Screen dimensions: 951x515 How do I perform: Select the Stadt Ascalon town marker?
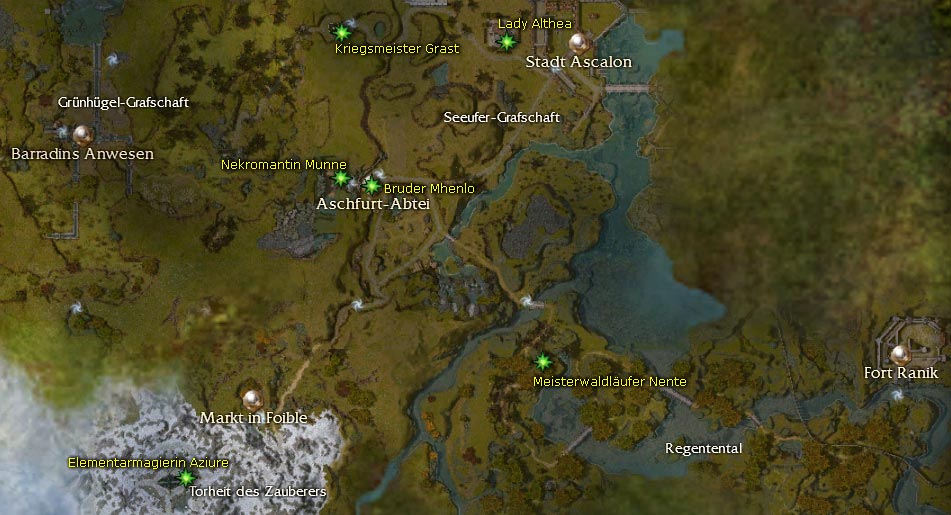[x=577, y=42]
